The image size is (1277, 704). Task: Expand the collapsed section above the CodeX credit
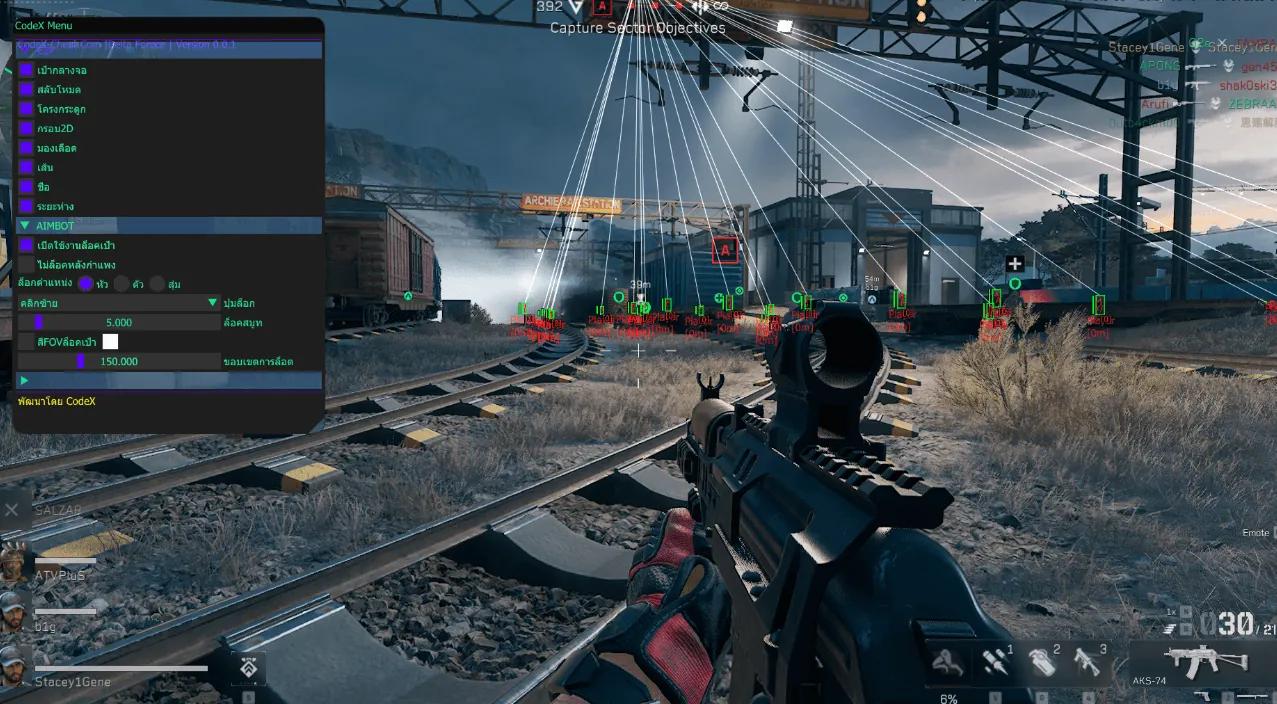pos(25,380)
